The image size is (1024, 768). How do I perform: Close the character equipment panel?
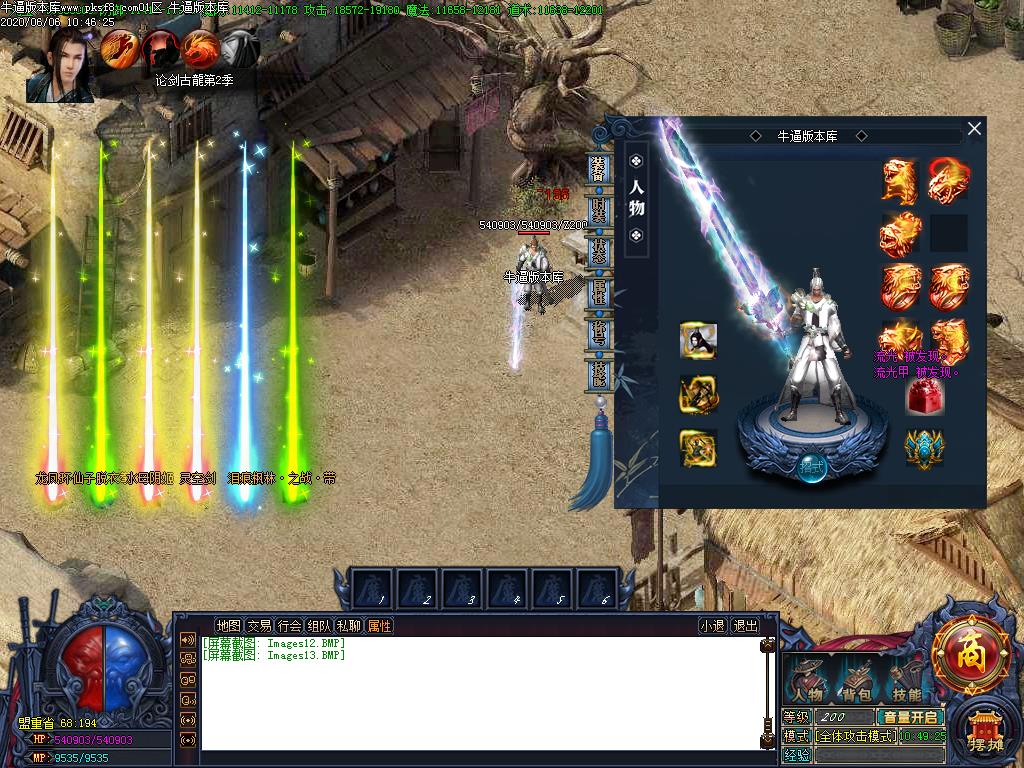[974, 129]
